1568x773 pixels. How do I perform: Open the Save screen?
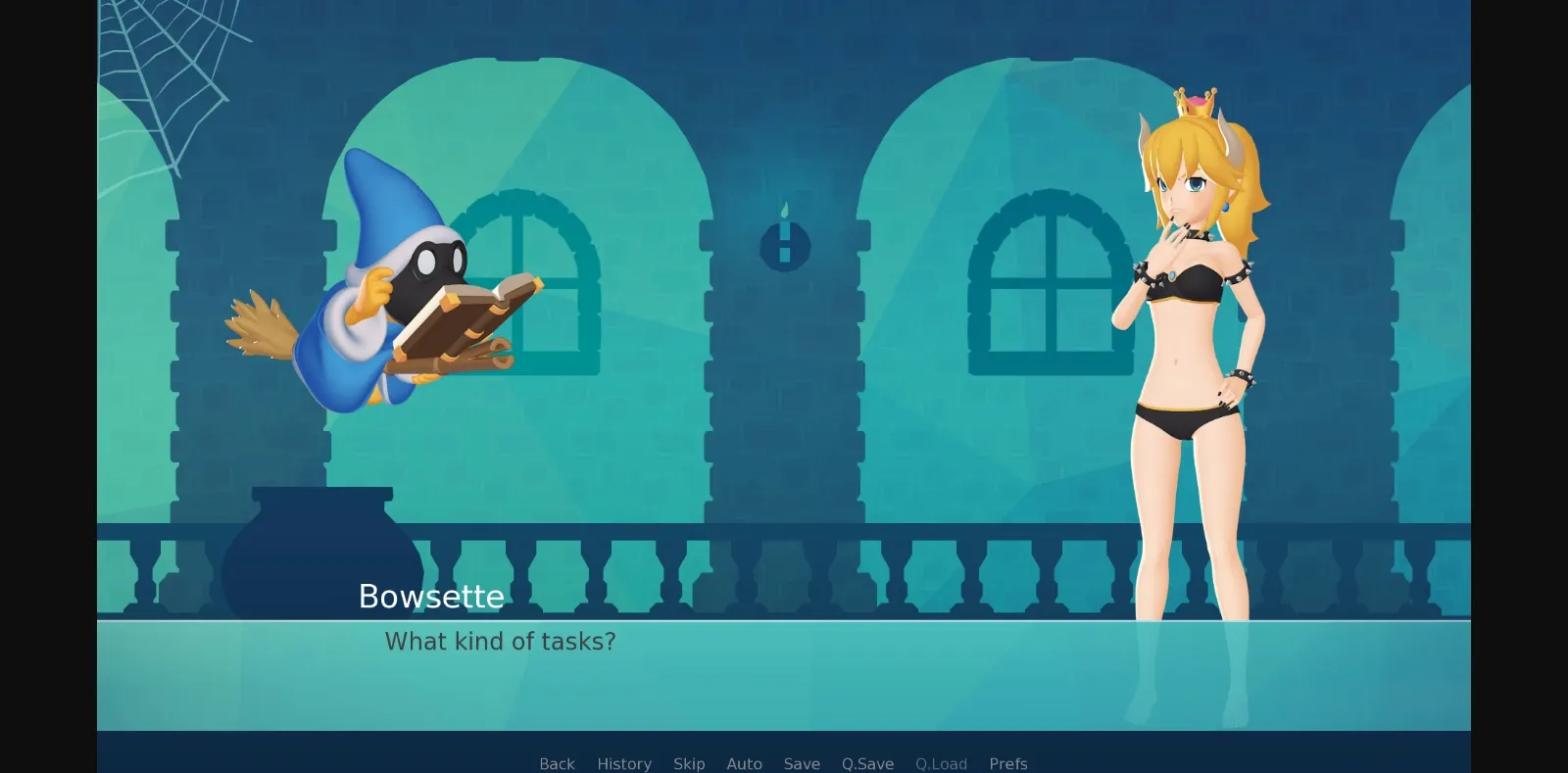(802, 763)
